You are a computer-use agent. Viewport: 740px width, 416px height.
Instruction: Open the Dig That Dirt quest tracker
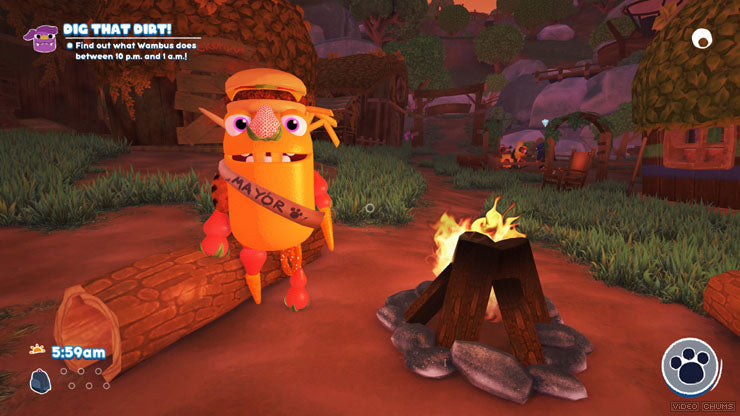pos(119,29)
